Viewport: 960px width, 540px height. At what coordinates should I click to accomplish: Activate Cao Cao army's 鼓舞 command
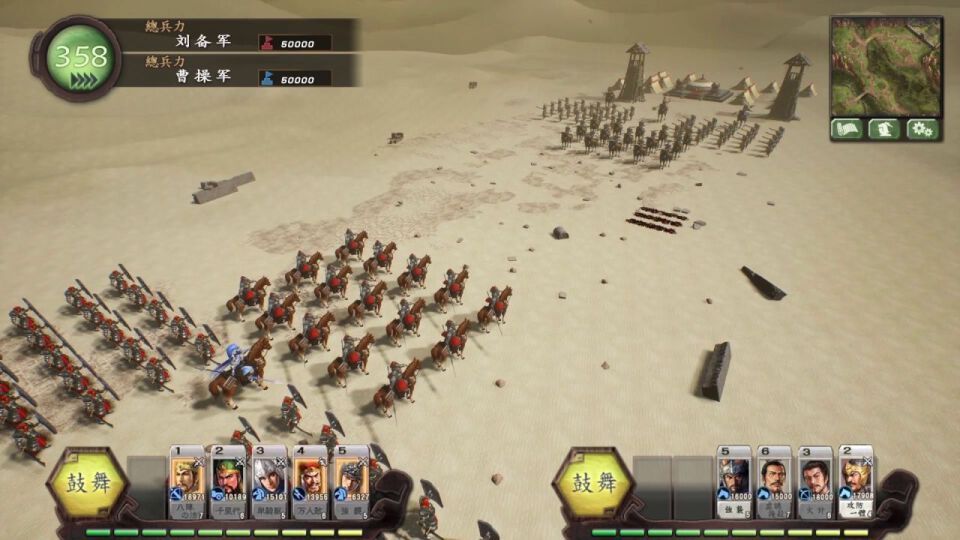coord(593,483)
